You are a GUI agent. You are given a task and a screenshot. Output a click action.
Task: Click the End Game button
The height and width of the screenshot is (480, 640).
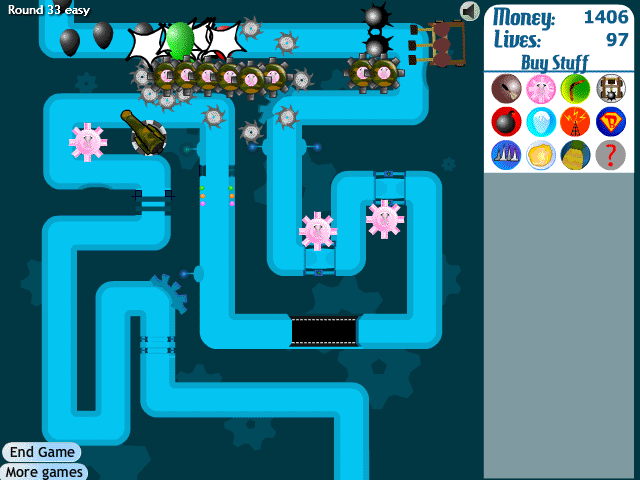[42, 452]
